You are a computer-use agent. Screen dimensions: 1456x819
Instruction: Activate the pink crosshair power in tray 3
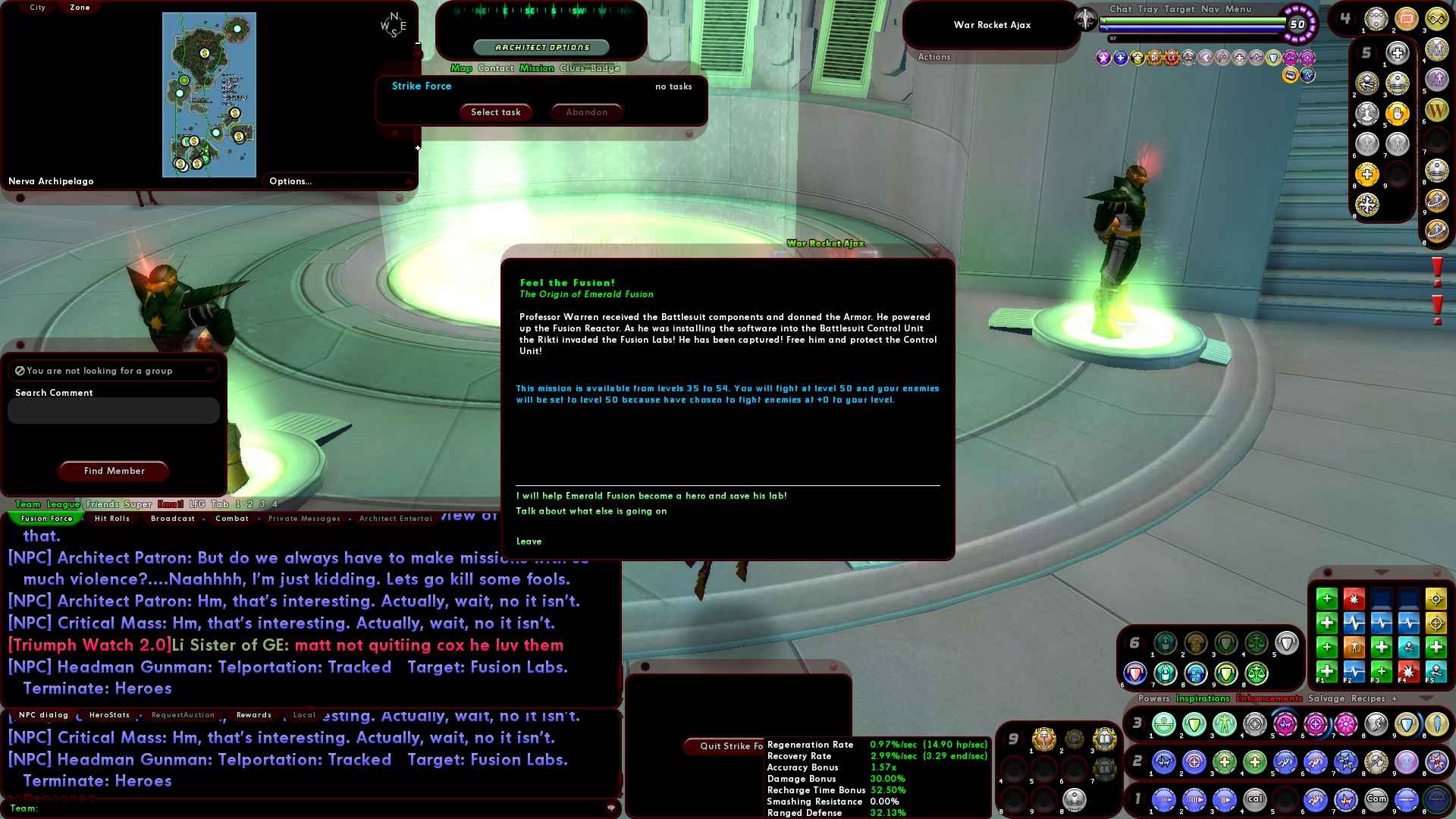tap(1315, 724)
